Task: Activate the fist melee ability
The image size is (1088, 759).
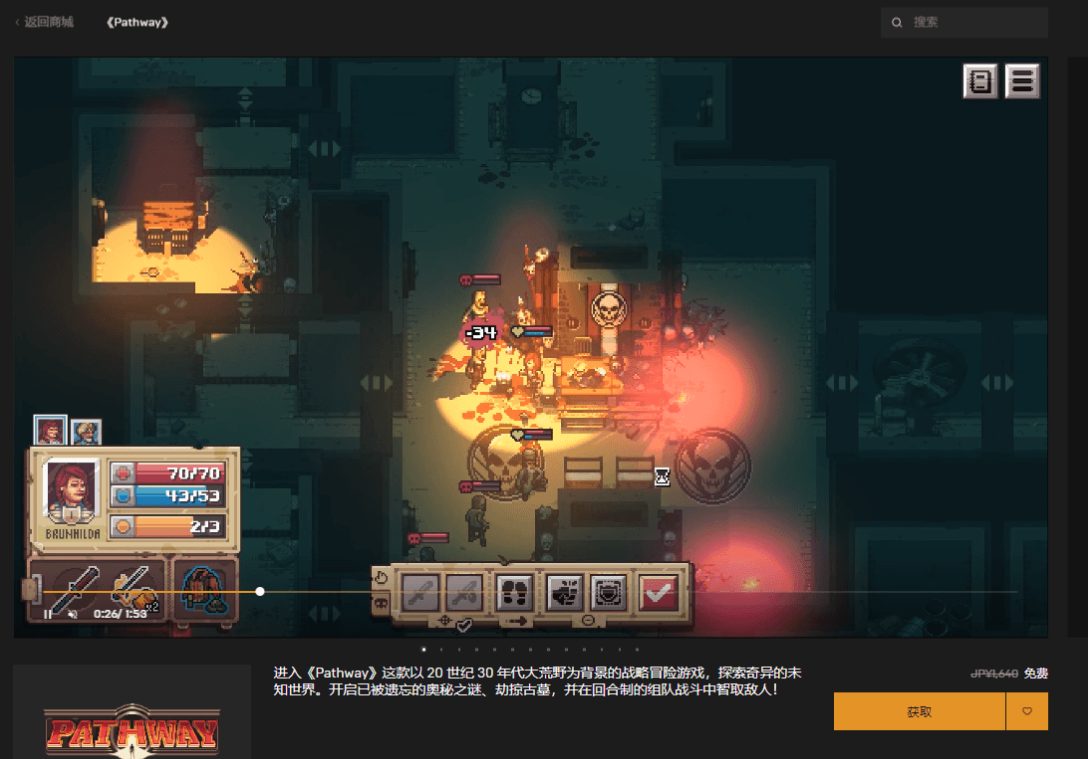Action: 564,592
